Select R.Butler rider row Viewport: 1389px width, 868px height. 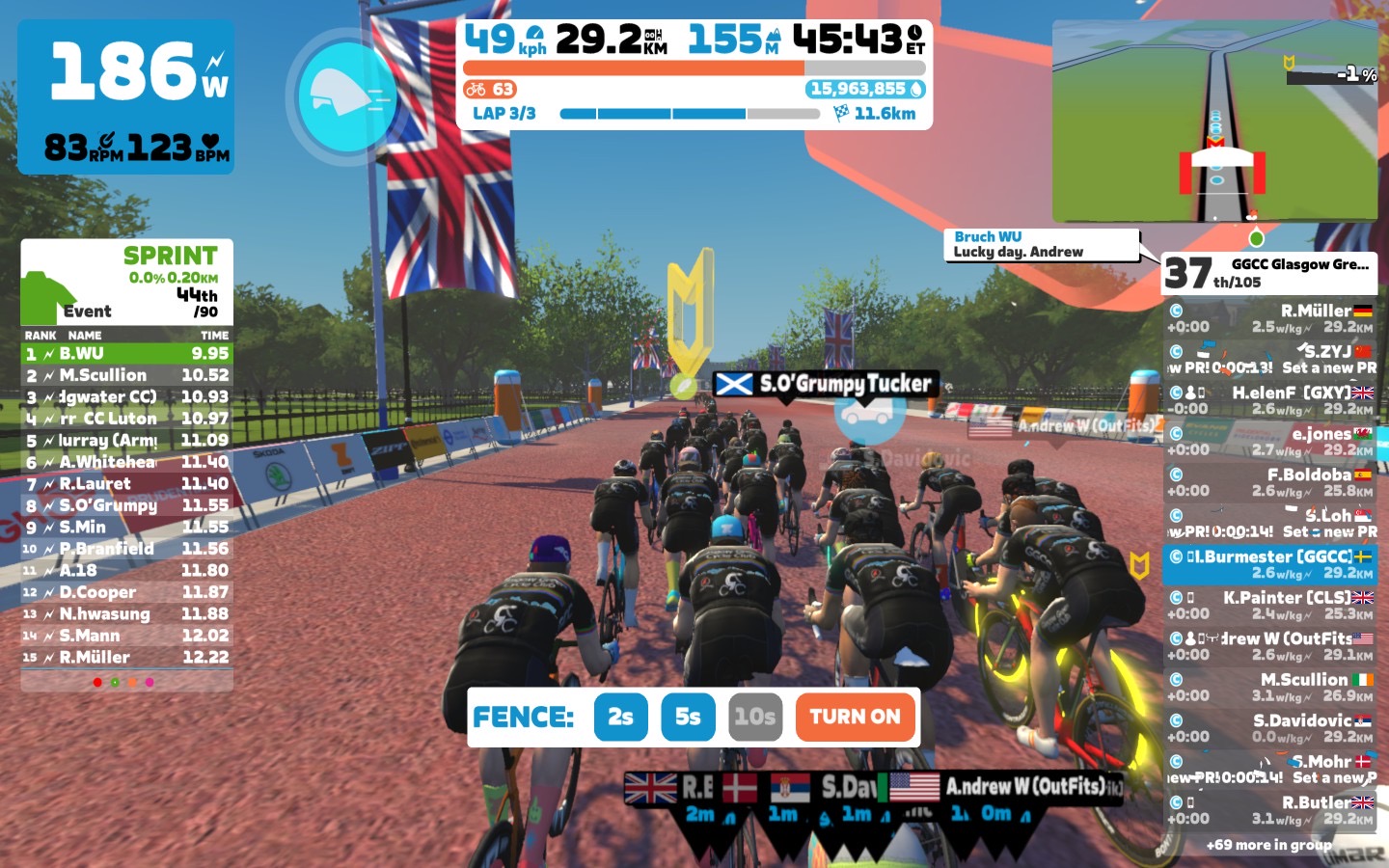pos(1268,810)
